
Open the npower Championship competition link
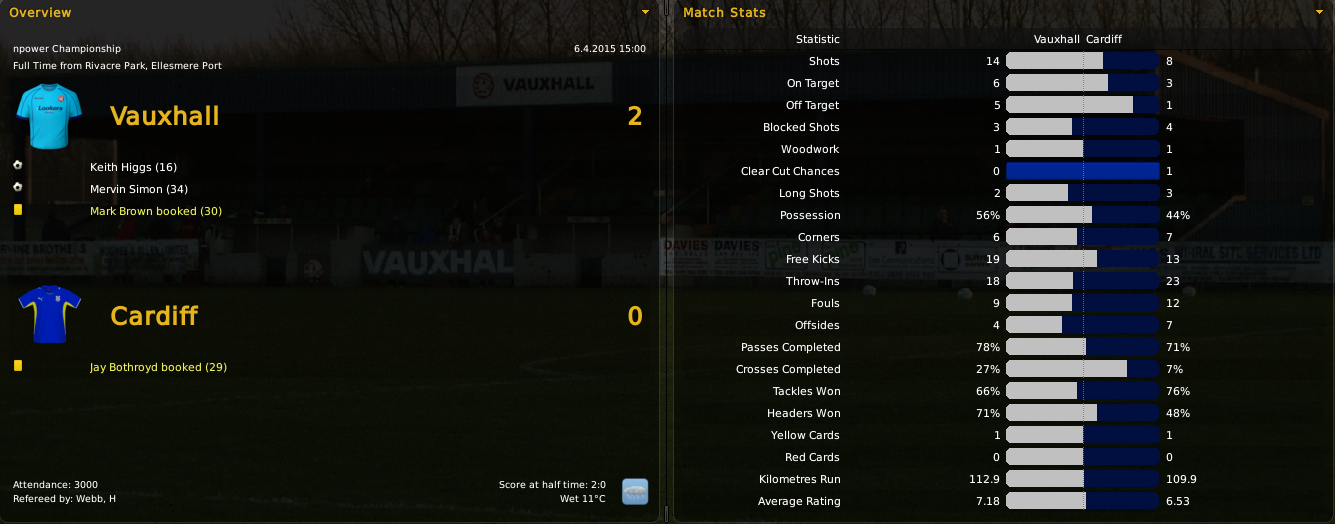coord(67,48)
